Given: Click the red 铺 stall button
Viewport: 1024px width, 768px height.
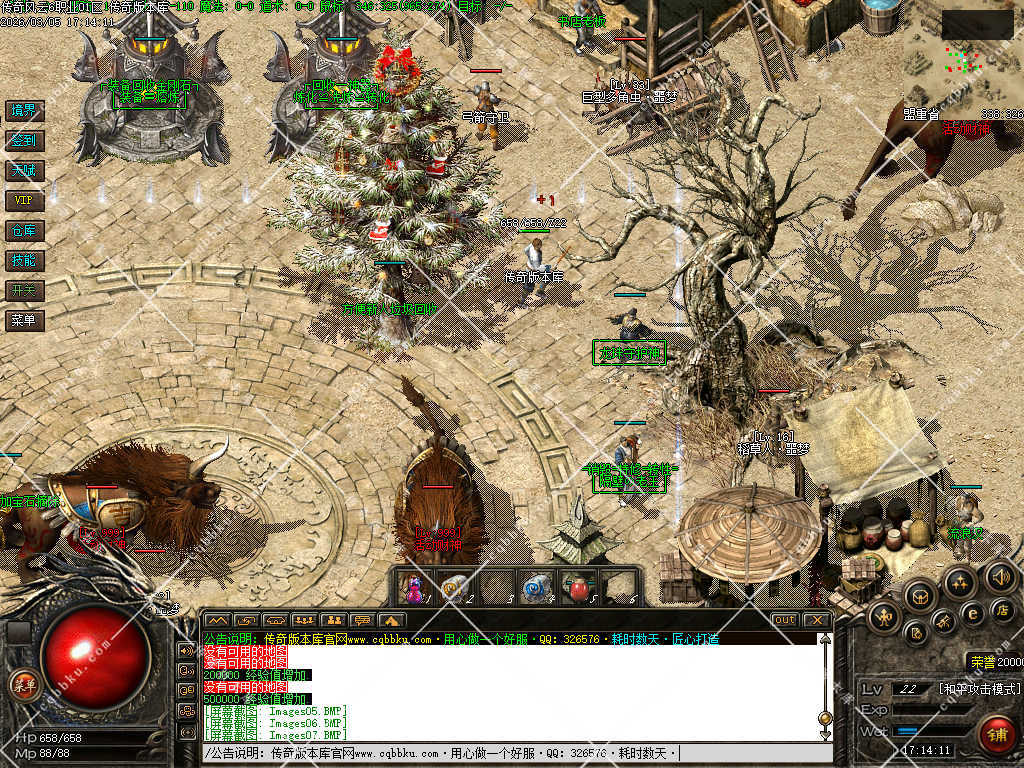Looking at the screenshot, I should pos(996,734).
